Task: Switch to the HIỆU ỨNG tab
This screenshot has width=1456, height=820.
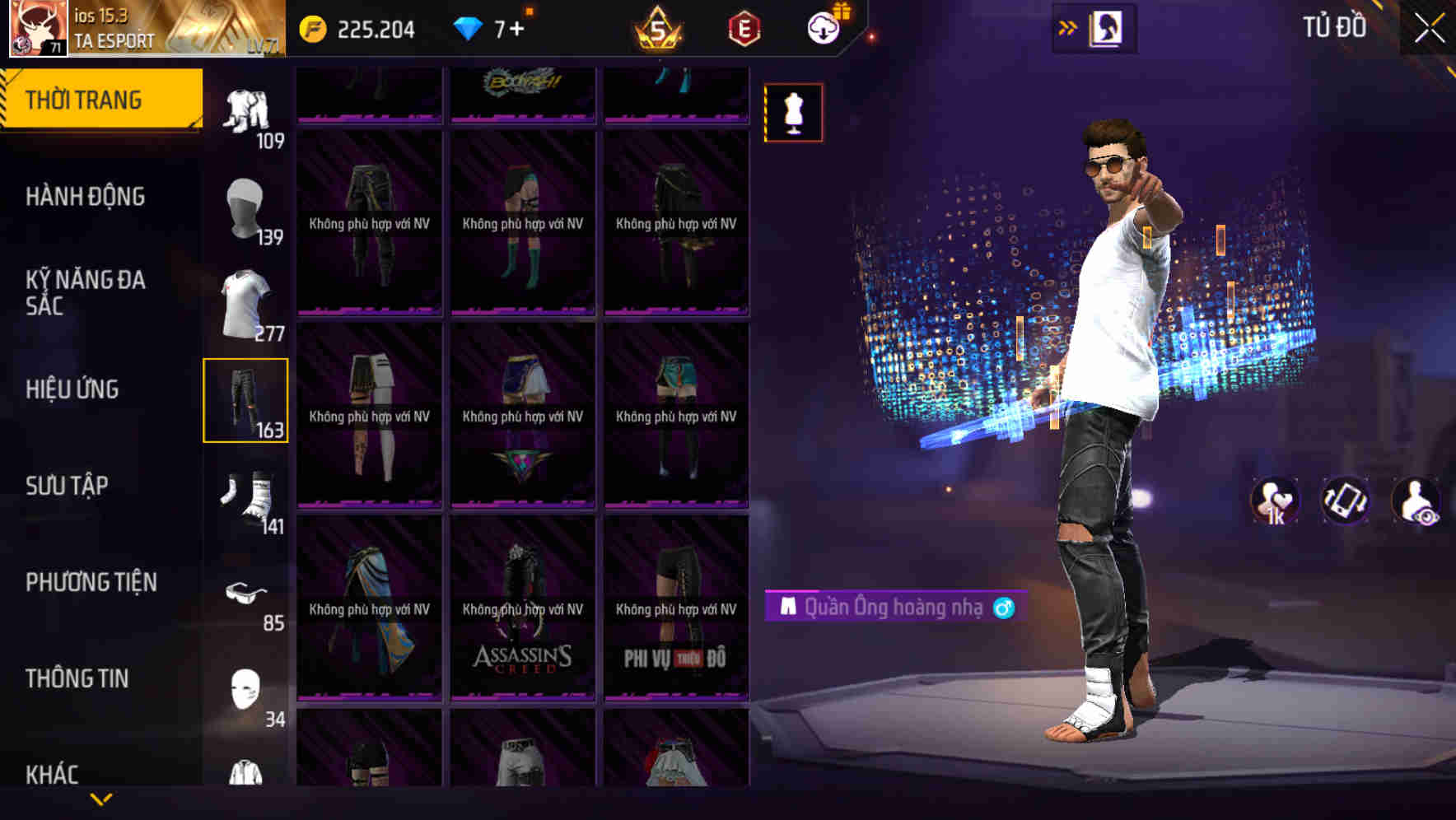Action: pos(72,389)
